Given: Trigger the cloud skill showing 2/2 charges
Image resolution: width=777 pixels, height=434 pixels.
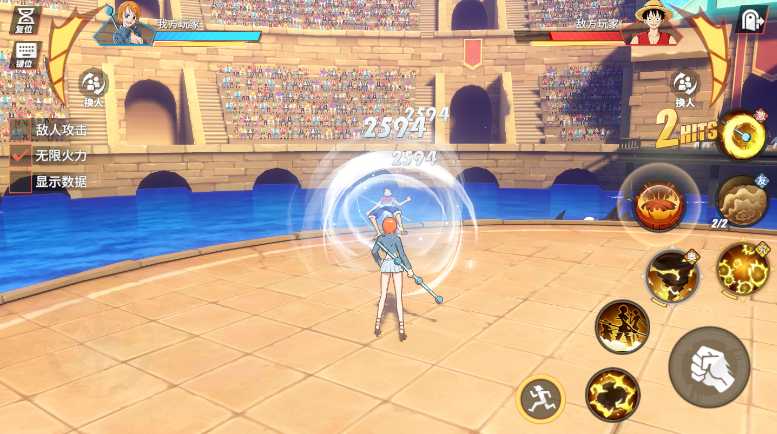Looking at the screenshot, I should [741, 200].
